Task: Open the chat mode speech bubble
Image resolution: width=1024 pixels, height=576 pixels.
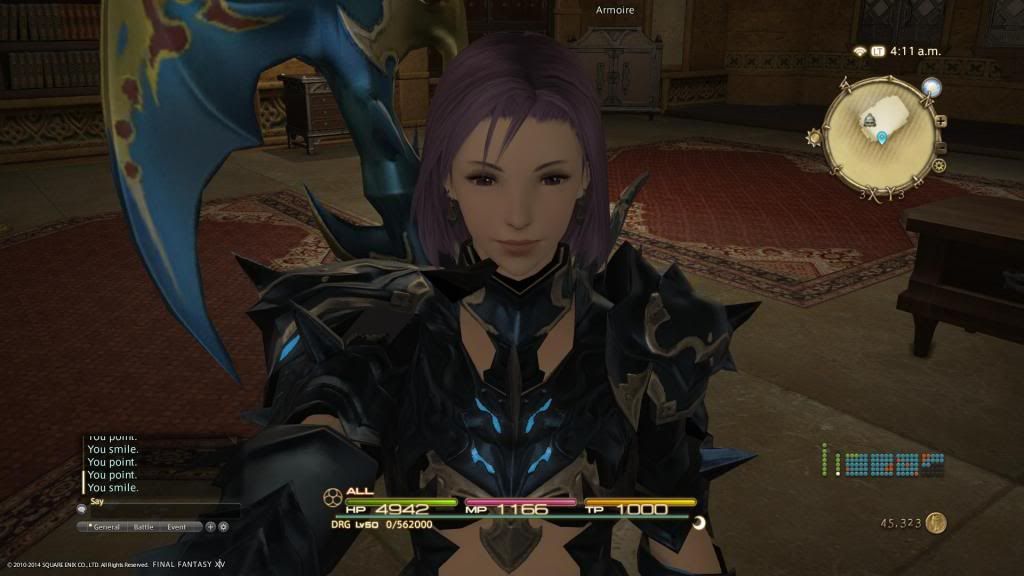Action: pyautogui.click(x=82, y=508)
